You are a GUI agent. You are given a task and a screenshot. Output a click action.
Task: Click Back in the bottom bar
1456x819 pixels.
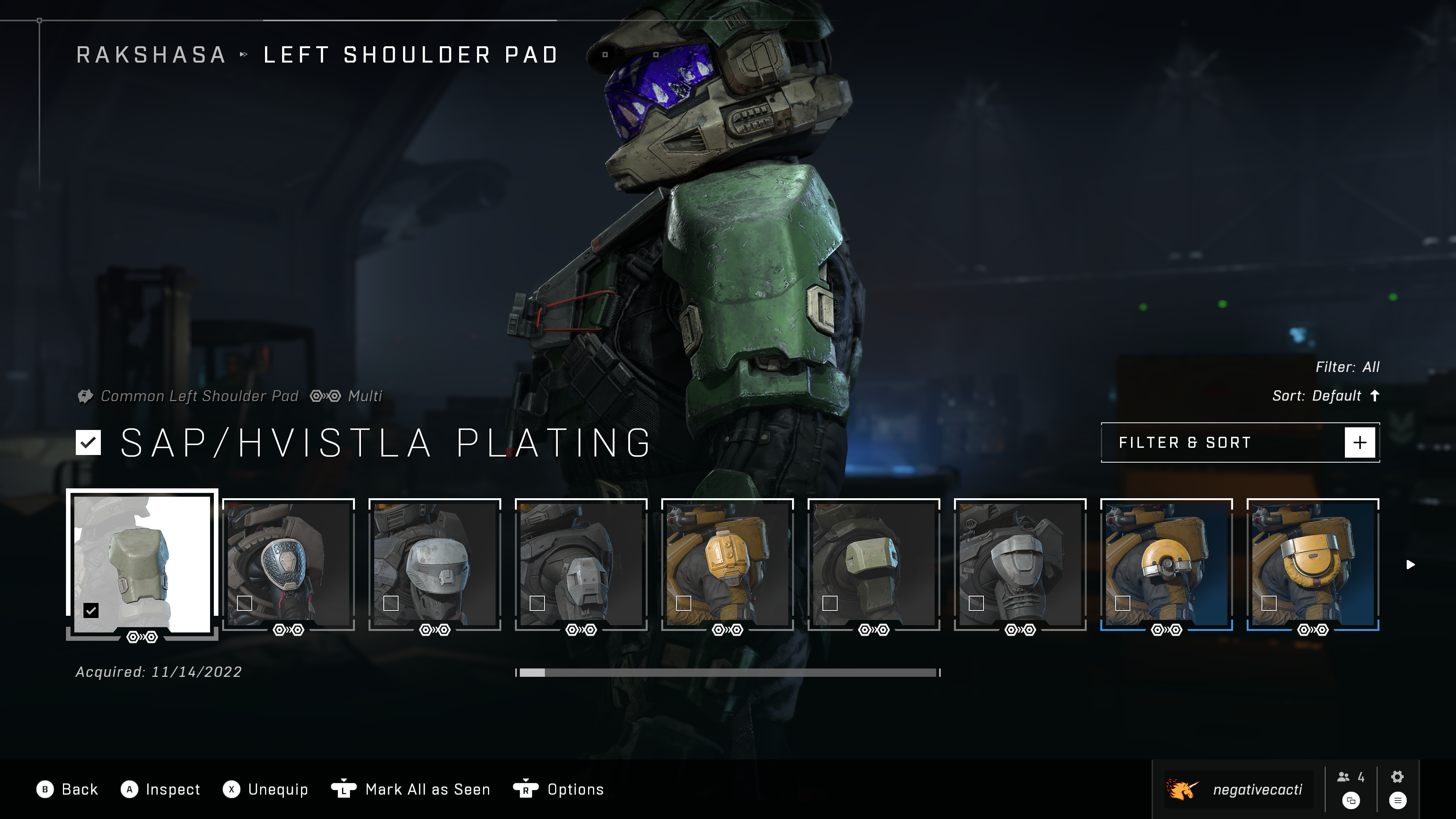[68, 789]
